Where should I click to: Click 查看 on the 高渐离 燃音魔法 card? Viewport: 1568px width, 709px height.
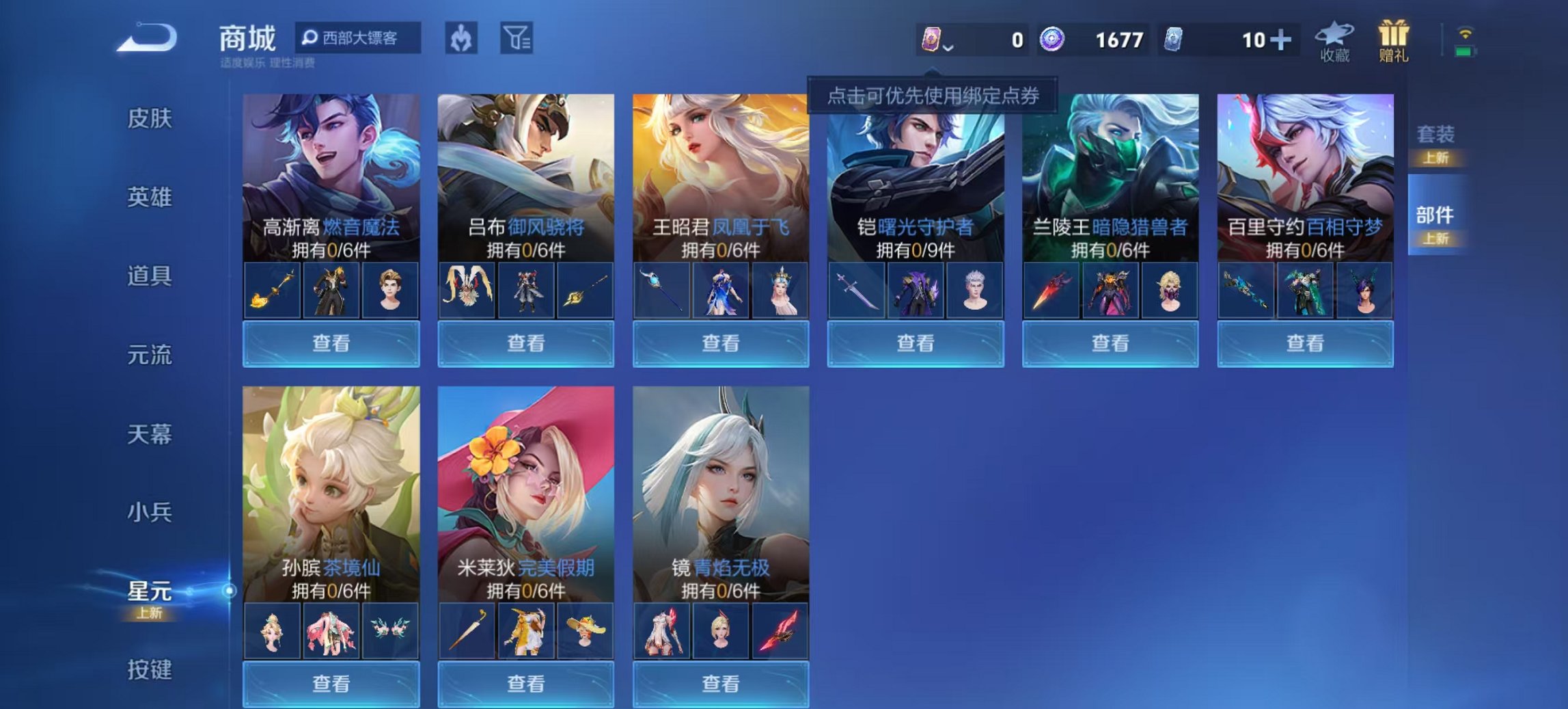(330, 344)
